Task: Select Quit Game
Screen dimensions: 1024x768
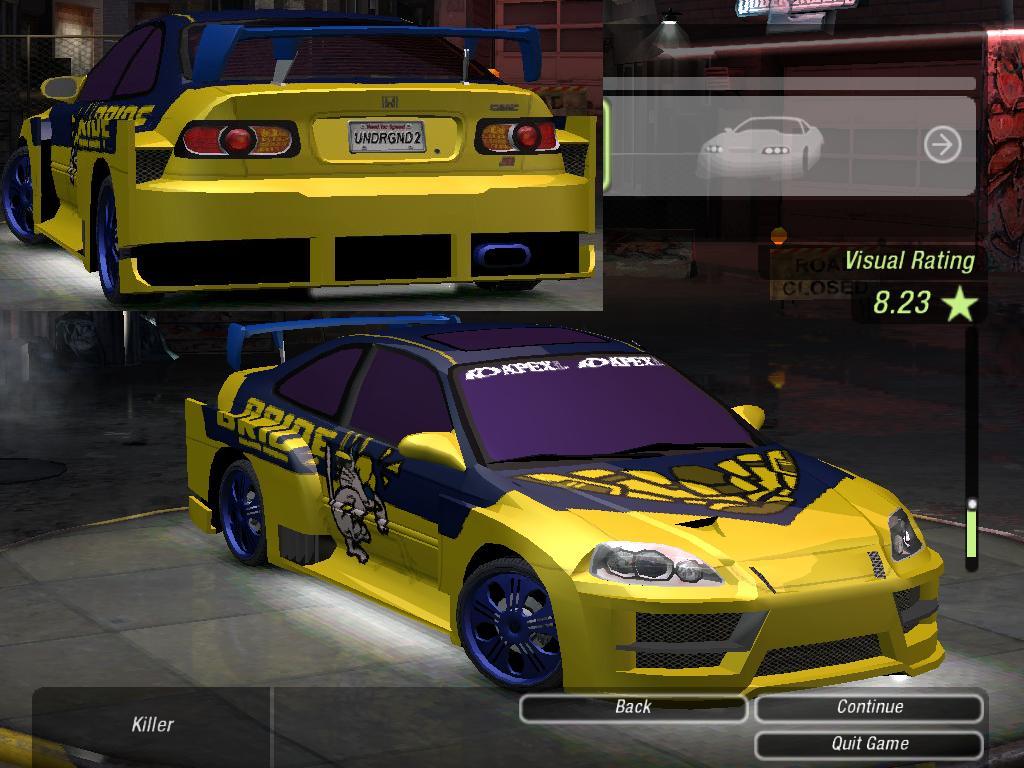Action: [x=869, y=744]
